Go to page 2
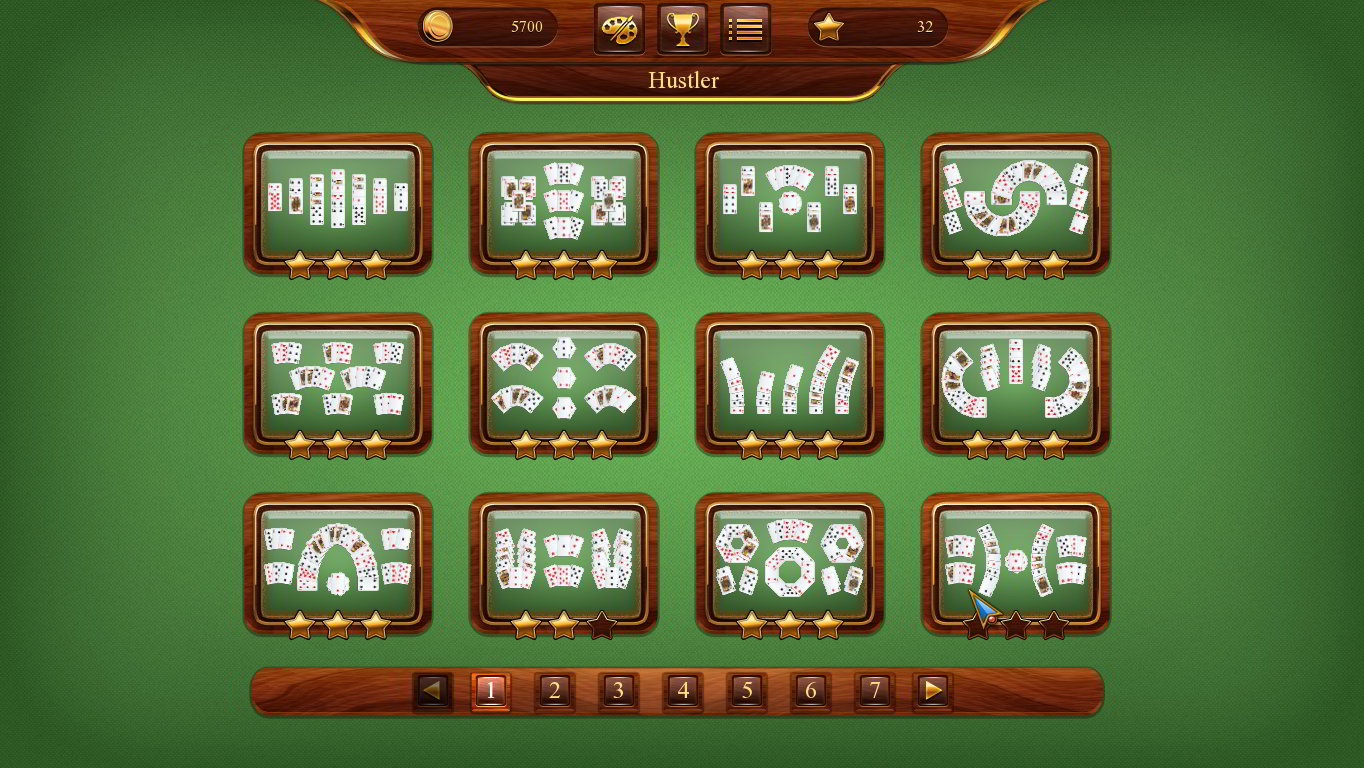This screenshot has width=1364, height=768. pos(555,690)
